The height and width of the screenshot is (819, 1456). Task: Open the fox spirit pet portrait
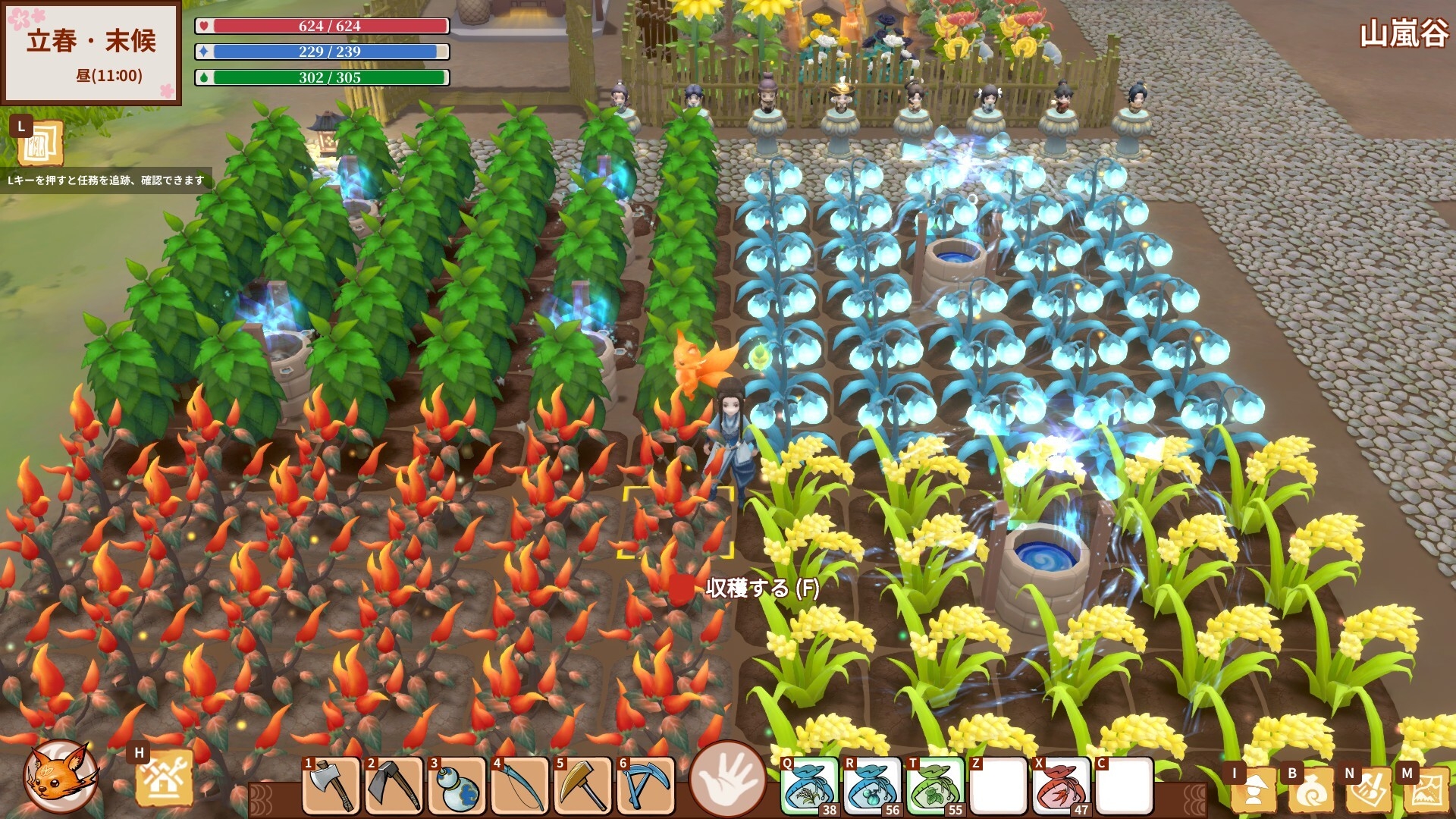click(x=61, y=777)
